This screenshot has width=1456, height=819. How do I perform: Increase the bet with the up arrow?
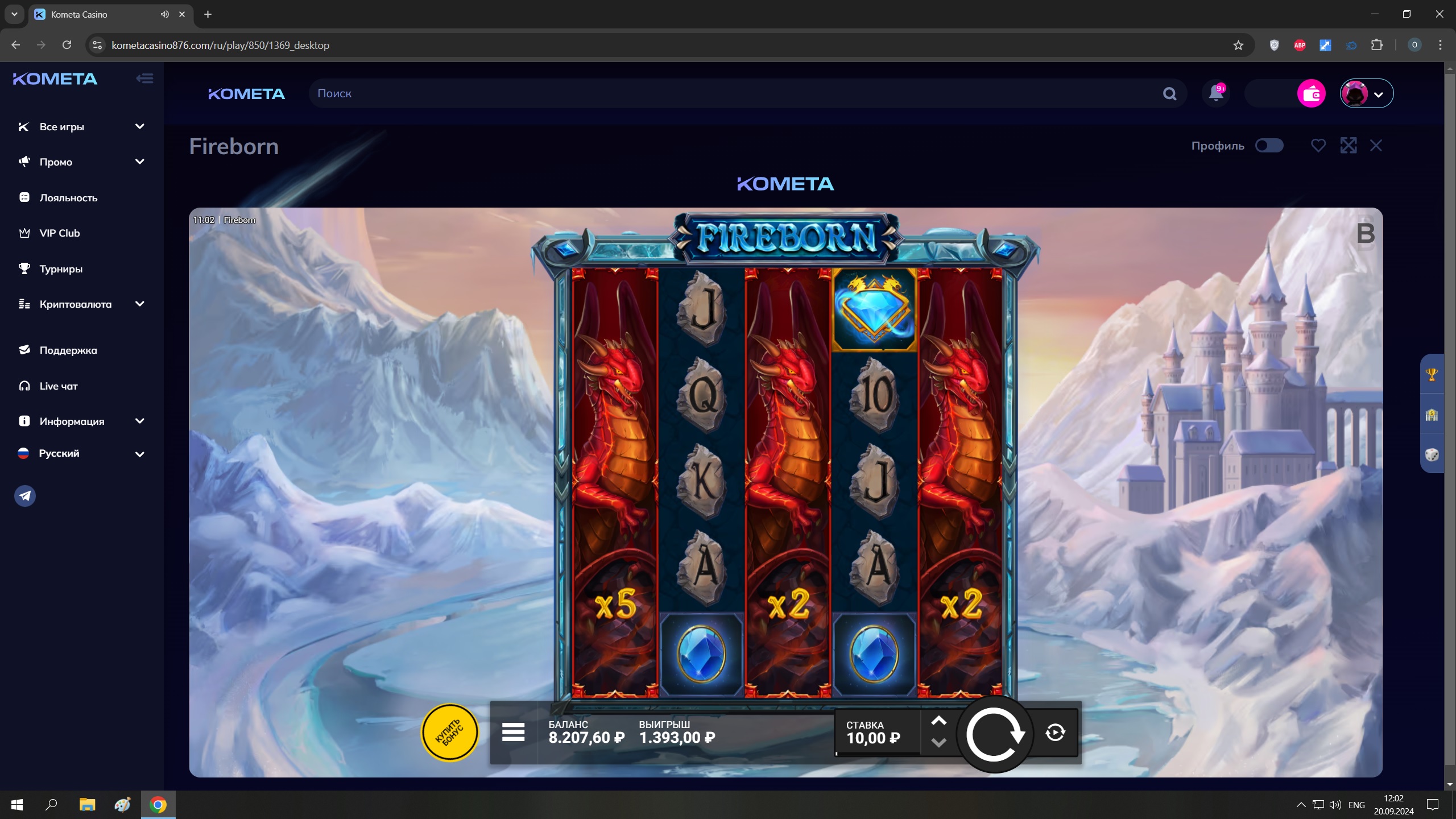pyautogui.click(x=938, y=721)
